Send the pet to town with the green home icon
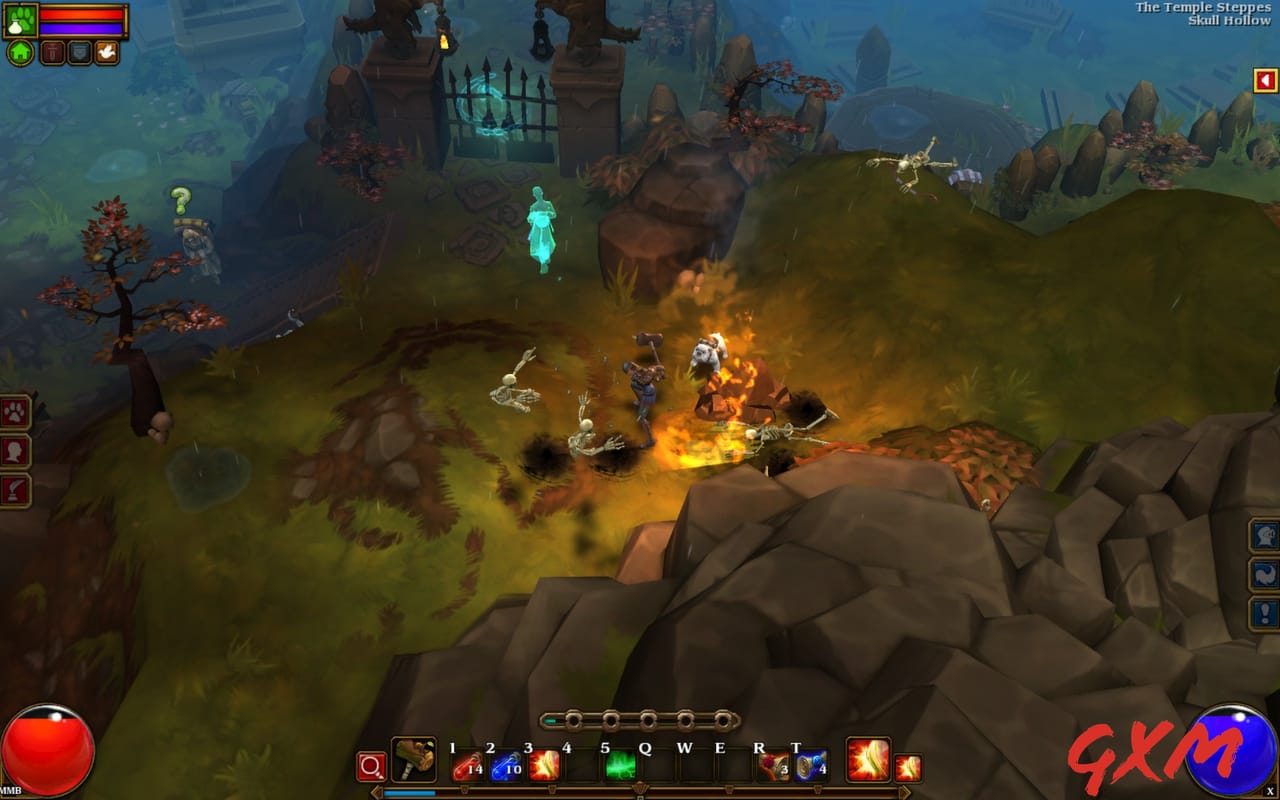Screen dimensions: 1280x800 (20, 52)
